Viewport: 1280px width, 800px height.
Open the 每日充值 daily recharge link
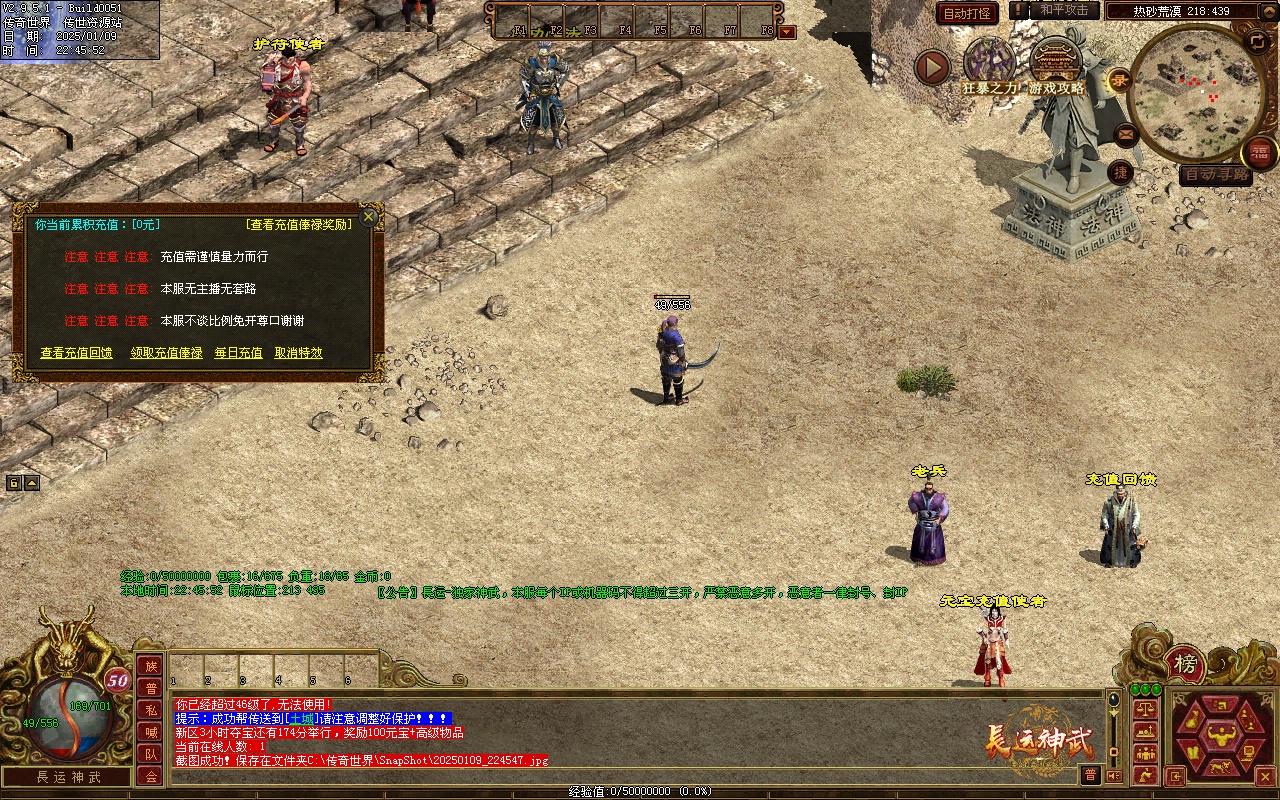tap(238, 353)
